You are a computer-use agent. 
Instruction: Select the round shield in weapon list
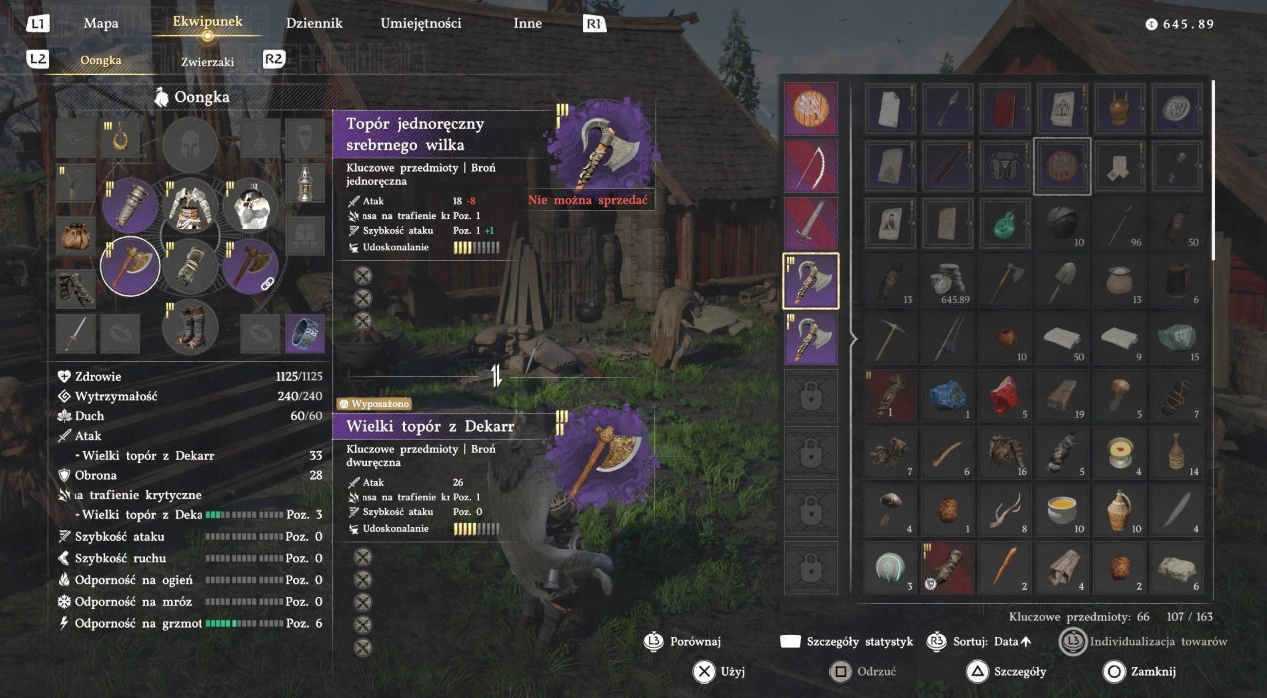coord(811,109)
